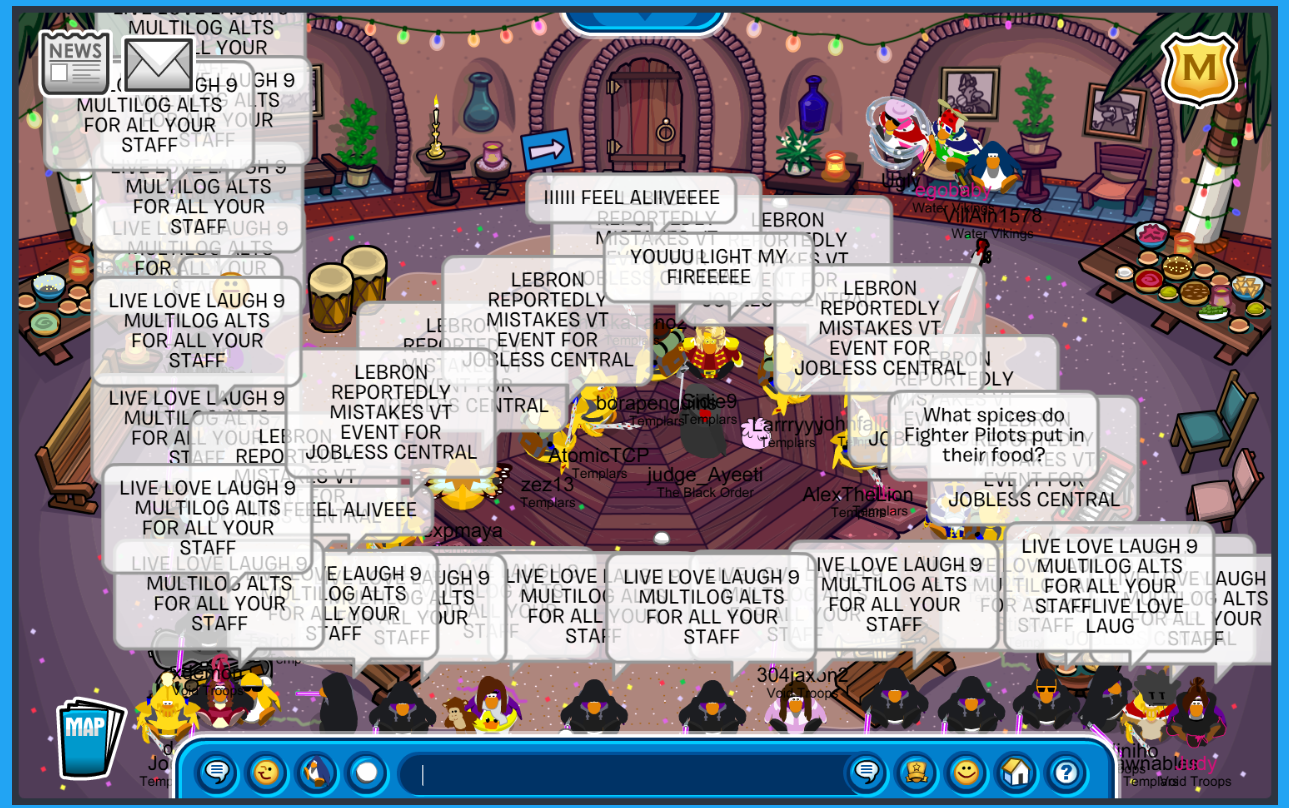Open the News newspaper
Image resolution: width=1289 pixels, height=808 pixels.
pyautogui.click(x=75, y=62)
